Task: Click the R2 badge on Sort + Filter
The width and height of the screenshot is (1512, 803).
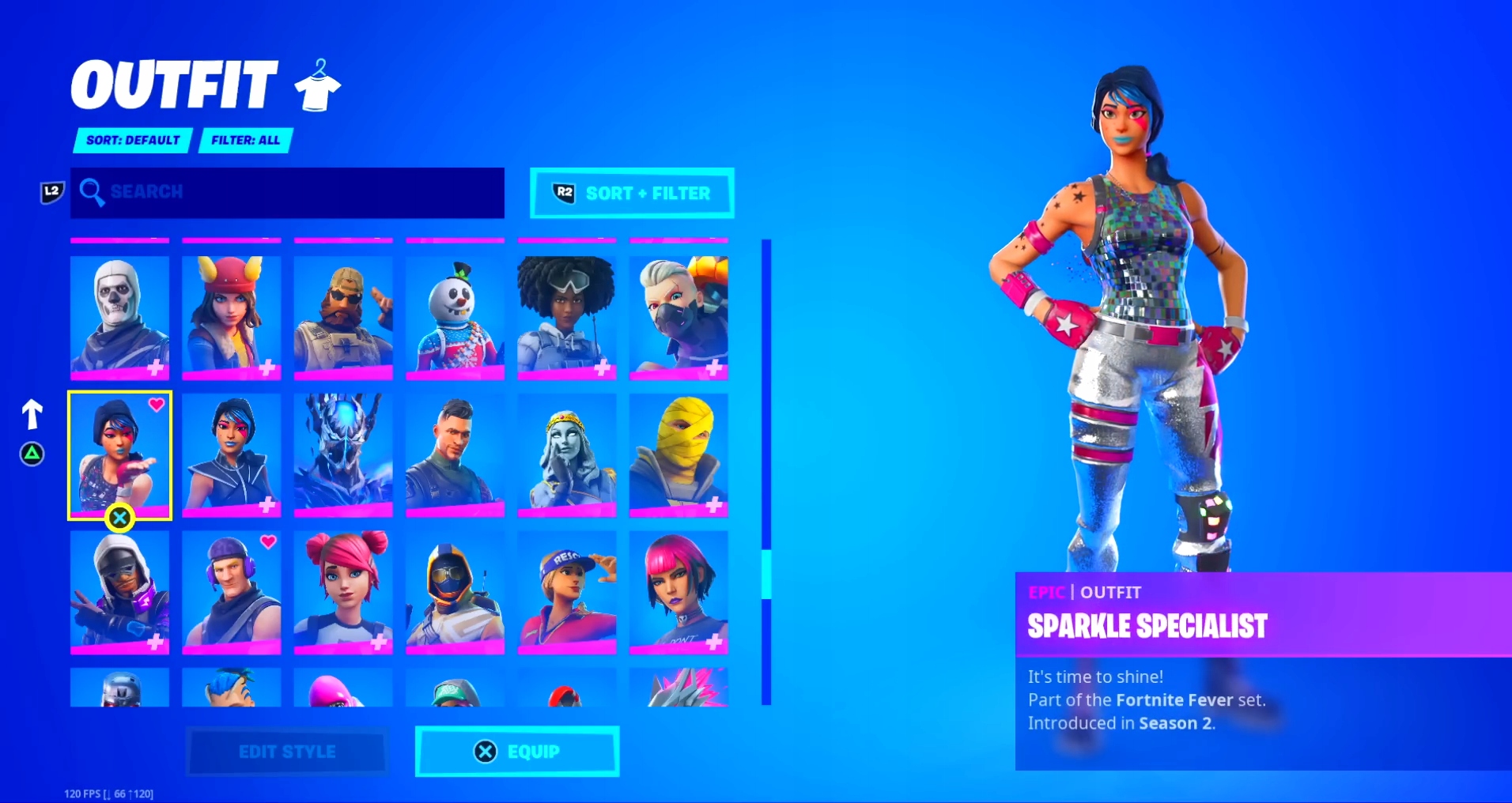Action: pyautogui.click(x=562, y=194)
